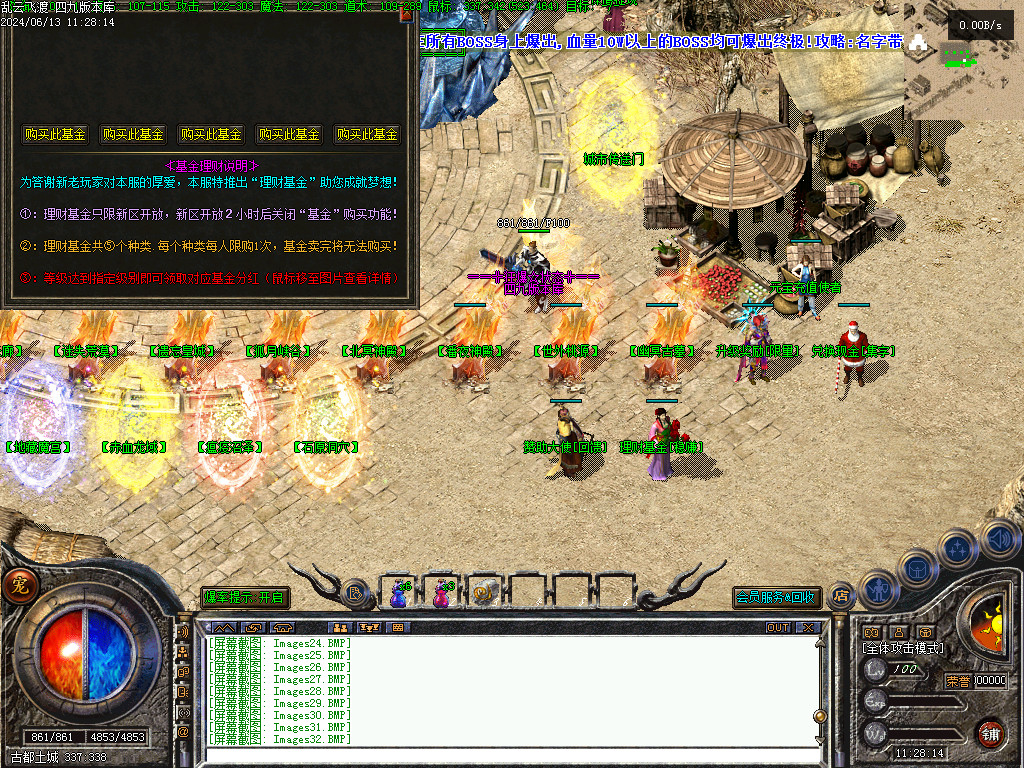Click the OUT button above the chat
The width and height of the screenshot is (1024, 768).
(x=778, y=627)
